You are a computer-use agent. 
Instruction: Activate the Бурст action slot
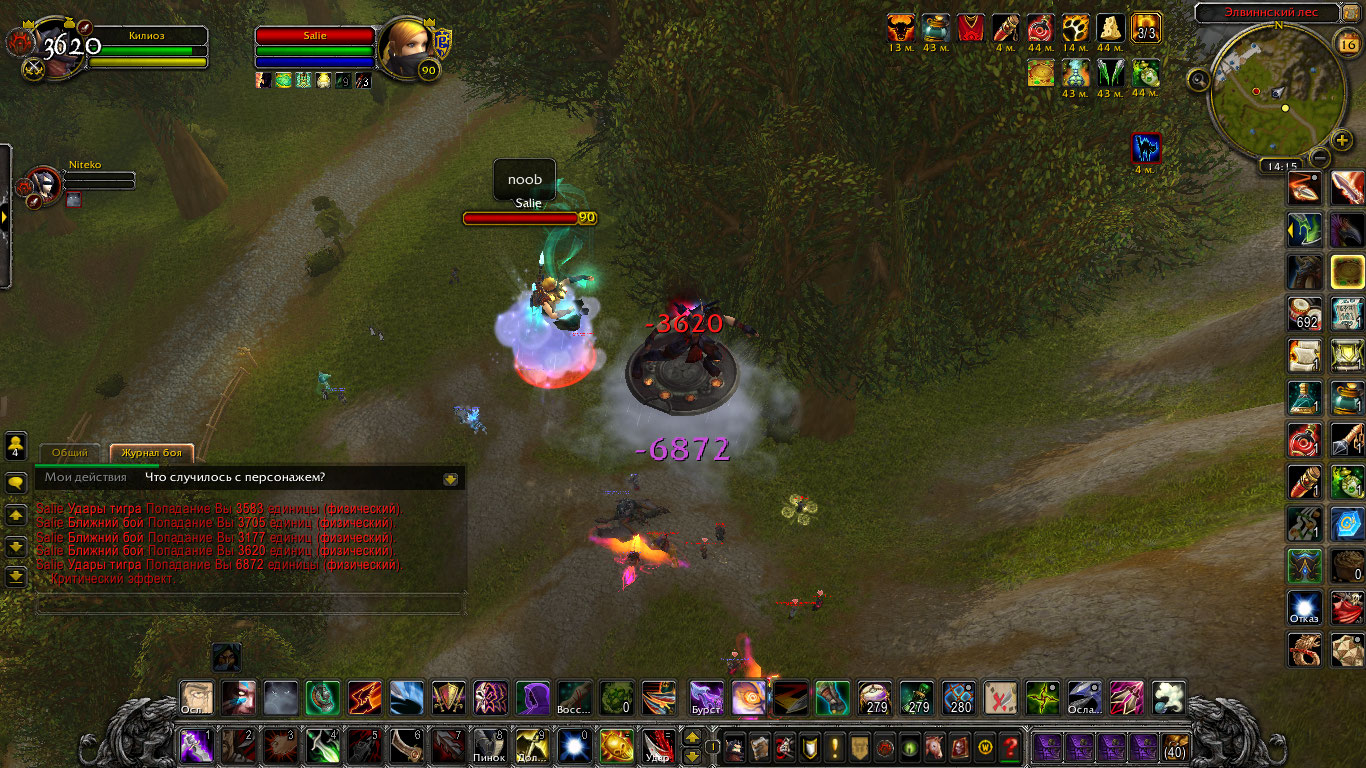click(706, 696)
